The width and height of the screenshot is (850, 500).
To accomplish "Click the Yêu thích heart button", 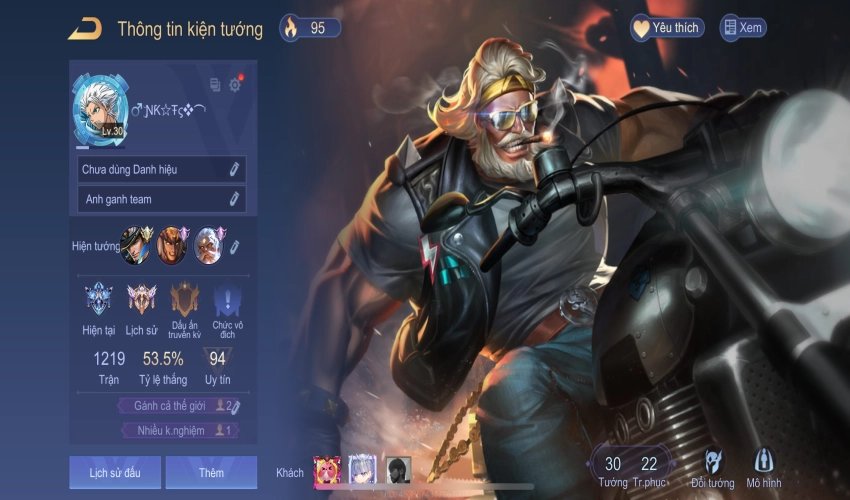I will click(666, 28).
